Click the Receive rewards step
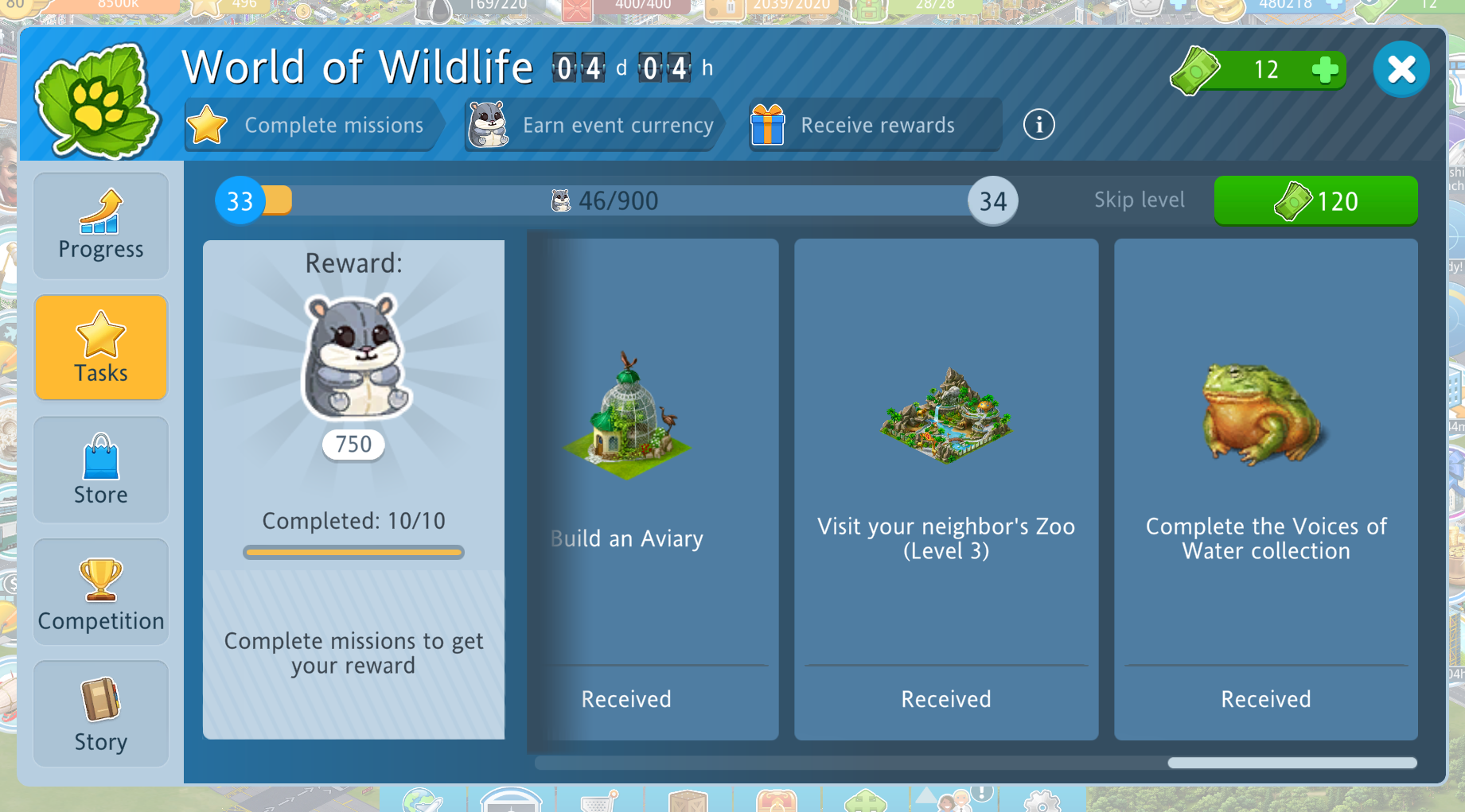 [x=874, y=125]
